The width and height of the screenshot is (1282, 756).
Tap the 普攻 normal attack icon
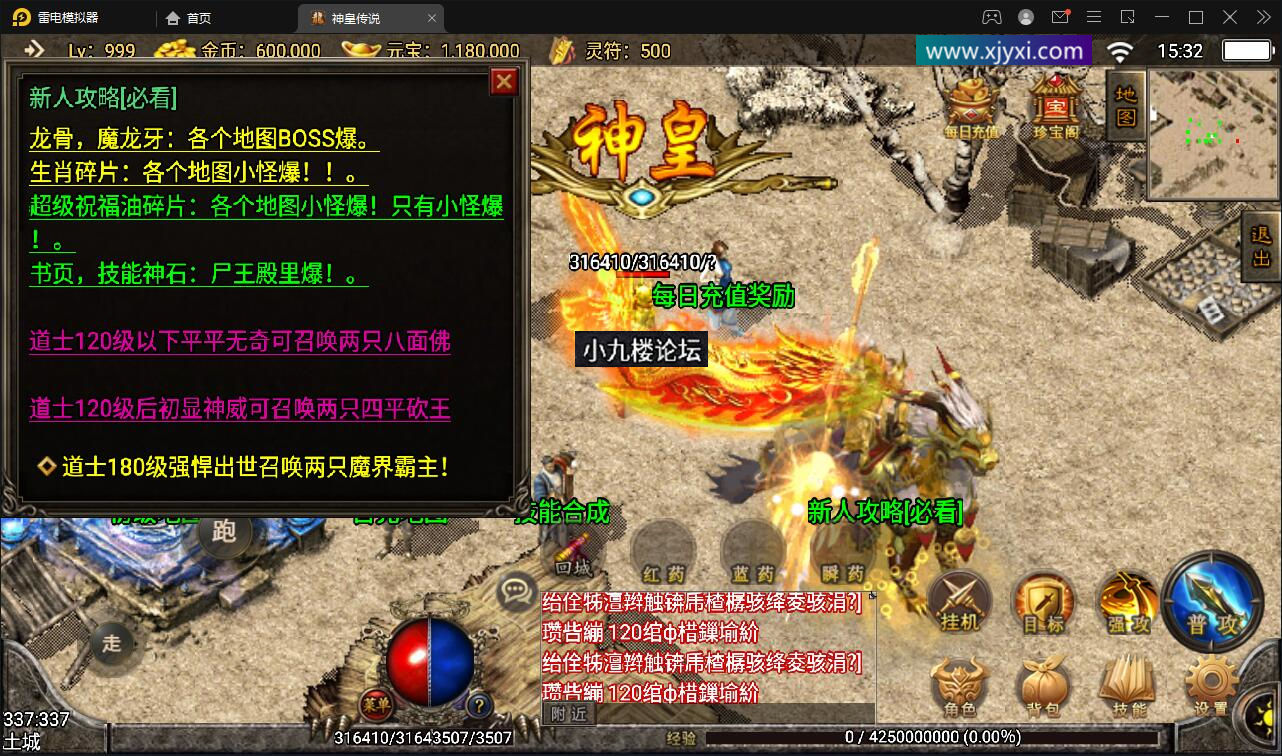[1213, 605]
